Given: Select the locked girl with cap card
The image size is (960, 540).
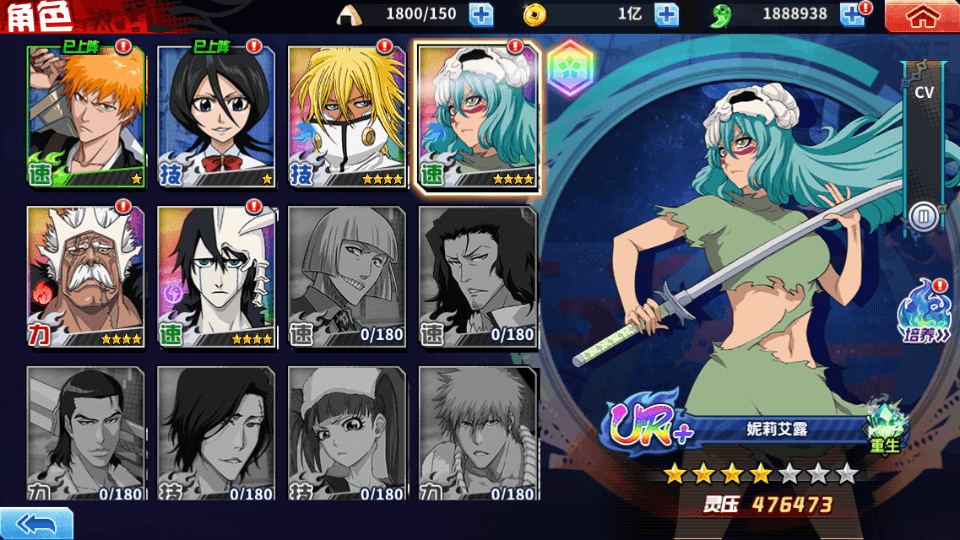Looking at the screenshot, I should point(347,433).
